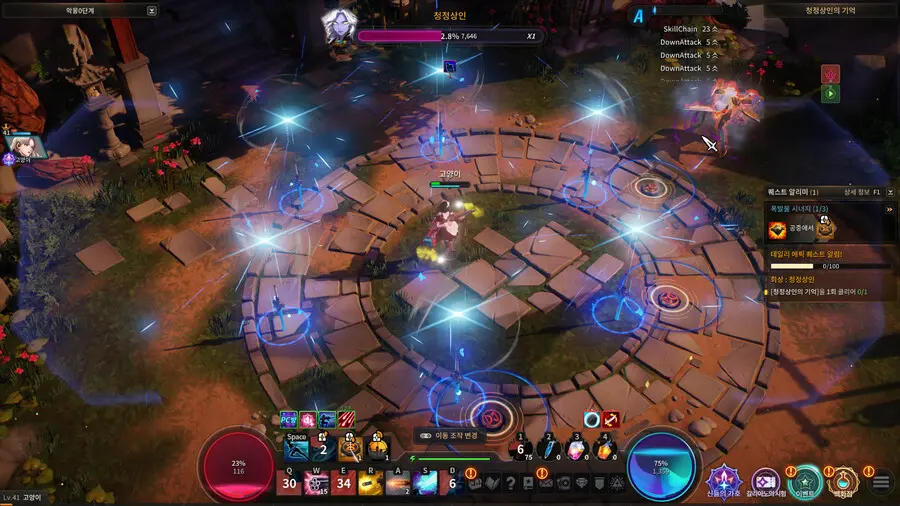The image size is (900, 506).
Task: Trigger the S skill blue icon
Action: tap(425, 483)
